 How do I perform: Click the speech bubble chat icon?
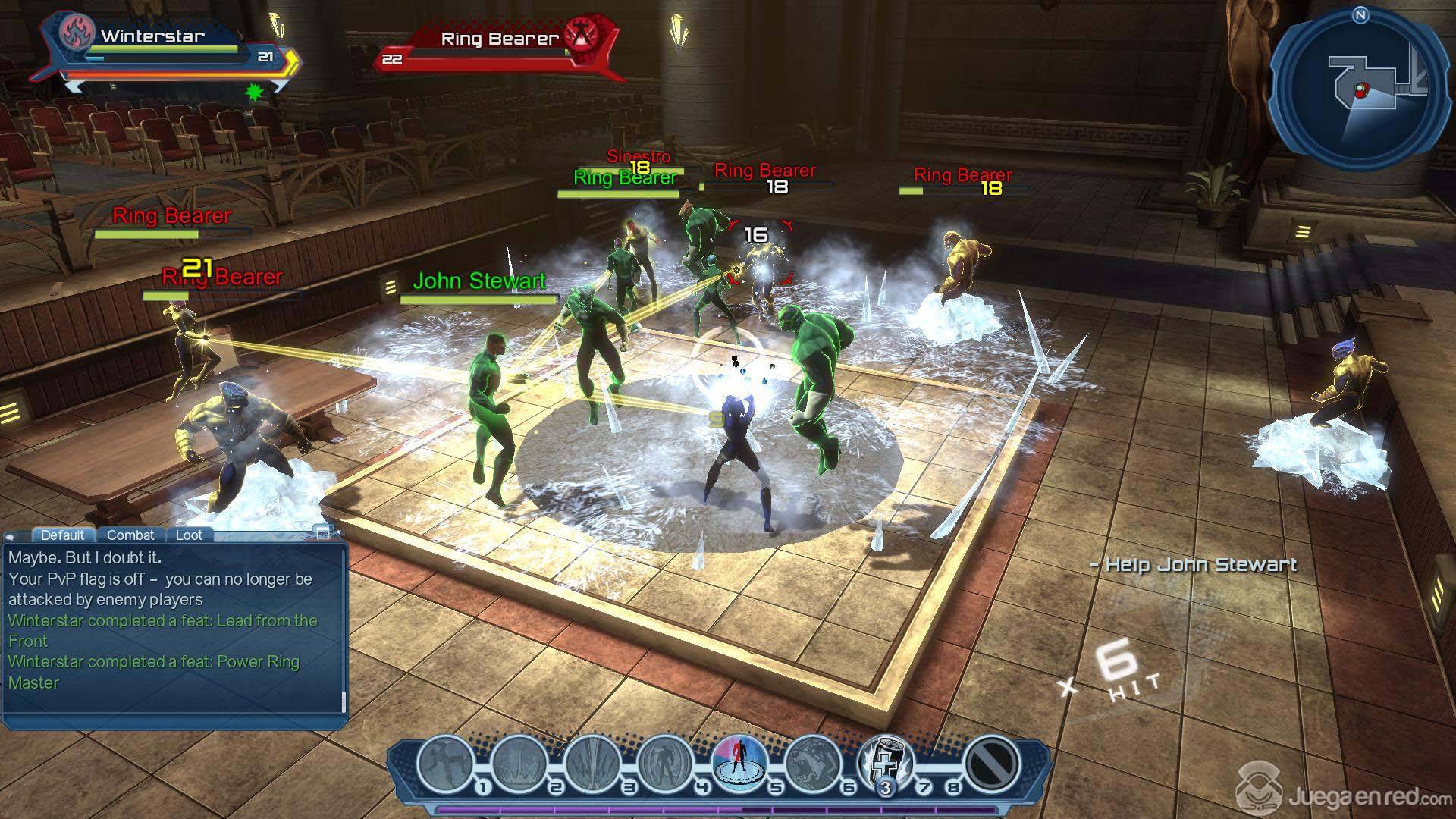(11, 536)
